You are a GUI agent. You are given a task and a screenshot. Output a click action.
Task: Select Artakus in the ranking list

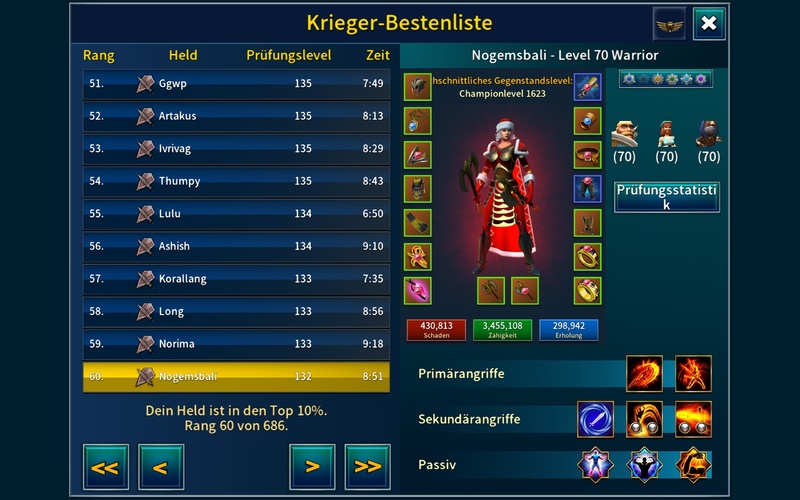coord(236,116)
